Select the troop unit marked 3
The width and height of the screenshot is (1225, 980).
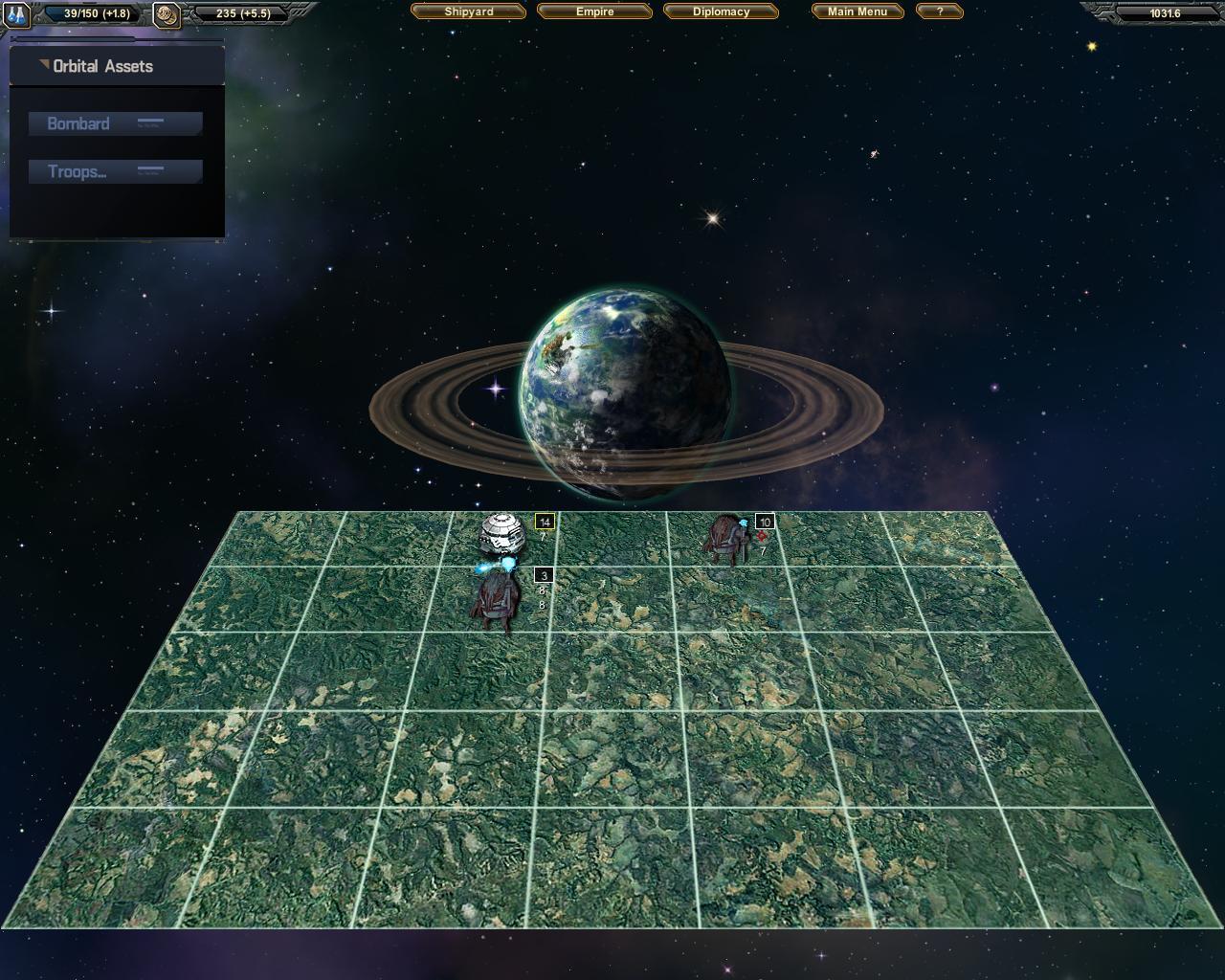(x=496, y=600)
